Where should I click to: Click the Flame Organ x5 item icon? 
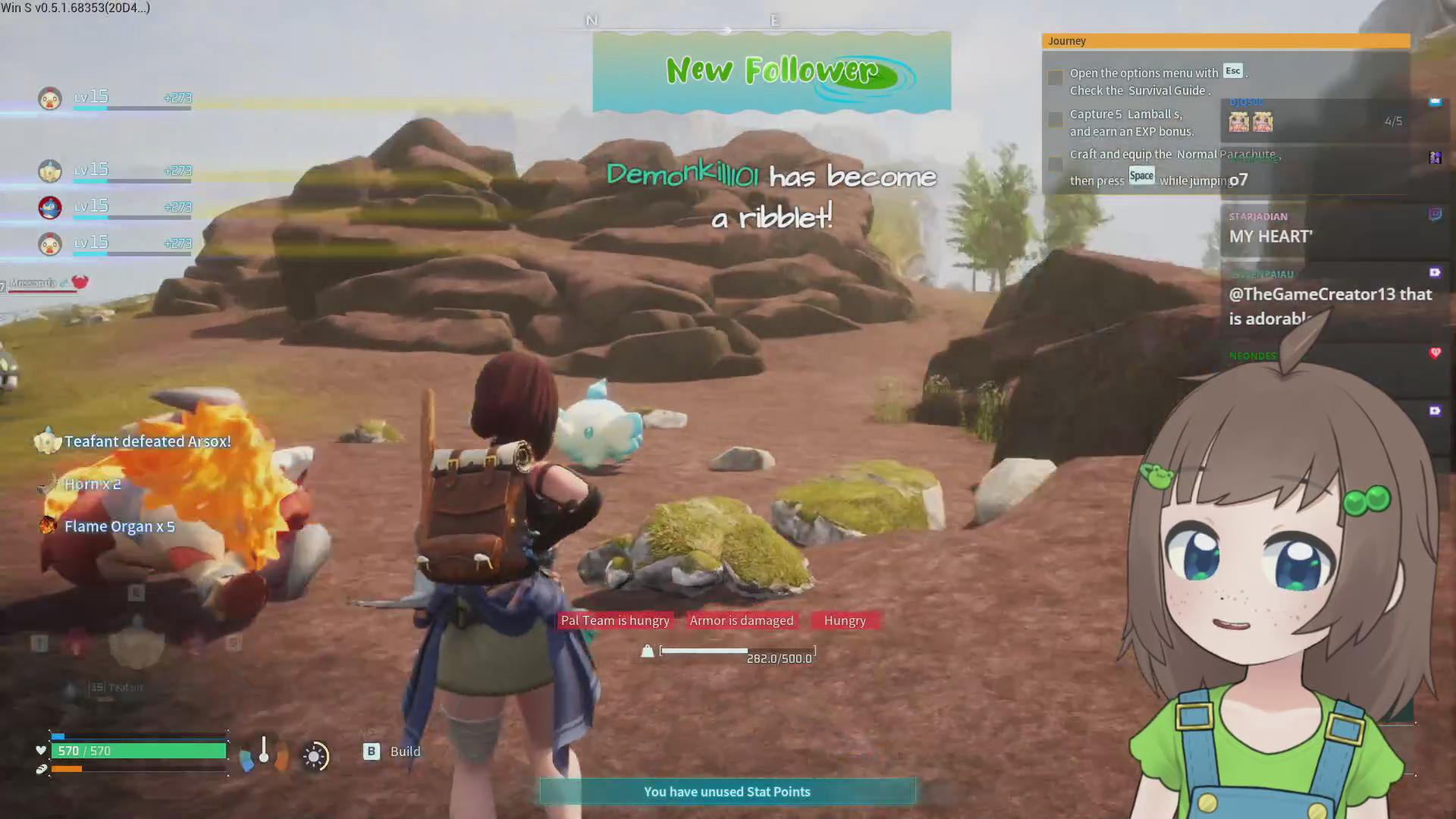47,526
